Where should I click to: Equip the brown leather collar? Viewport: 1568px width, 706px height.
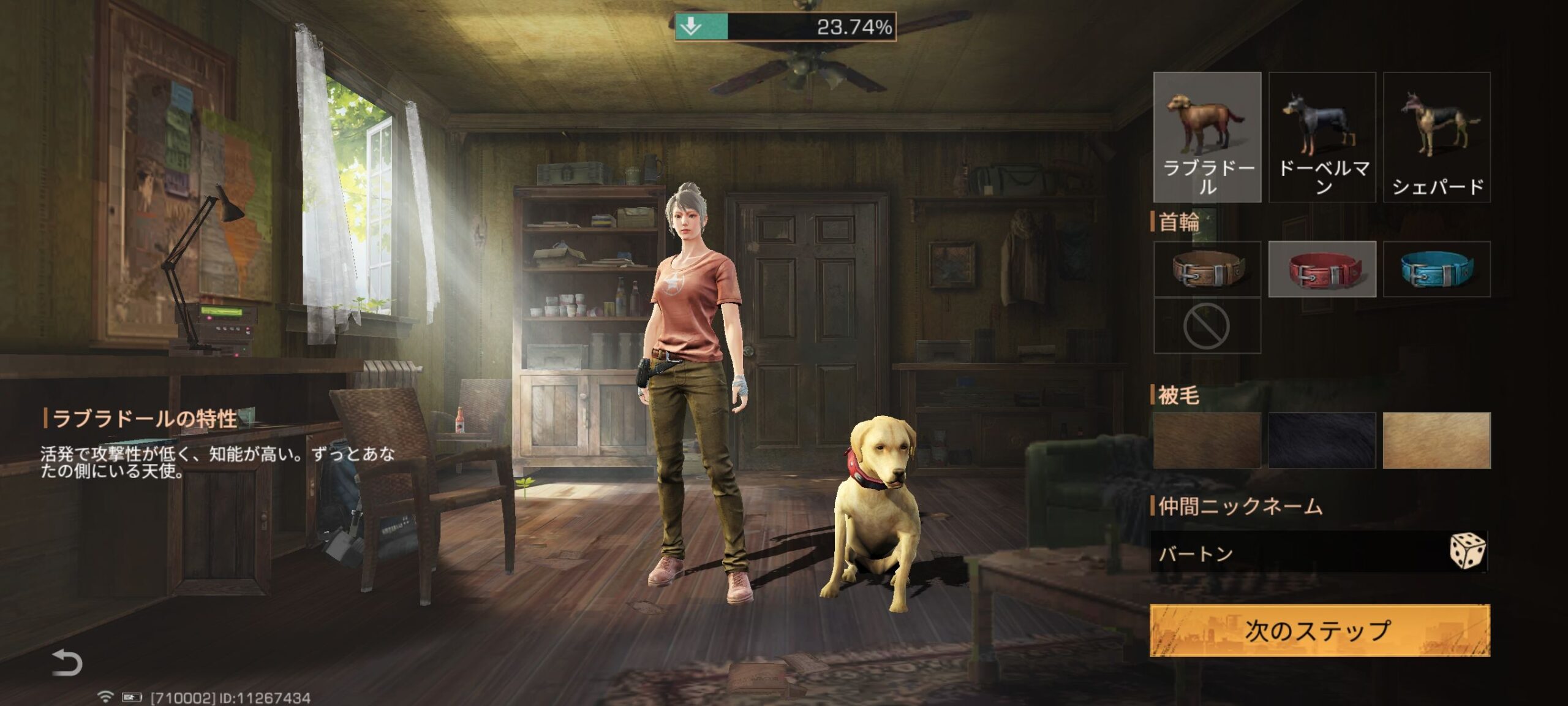(1207, 269)
